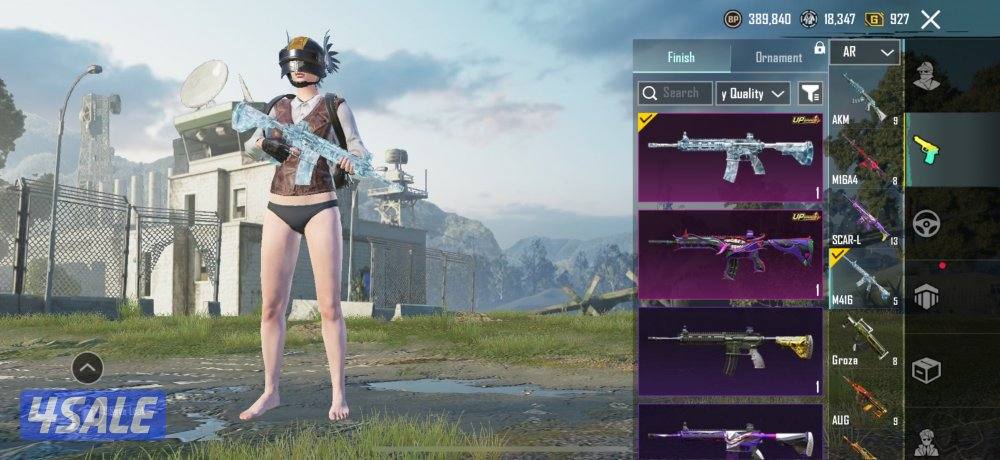Screen dimensions: 1000x460
Task: Open the funnel filter options
Action: point(810,93)
